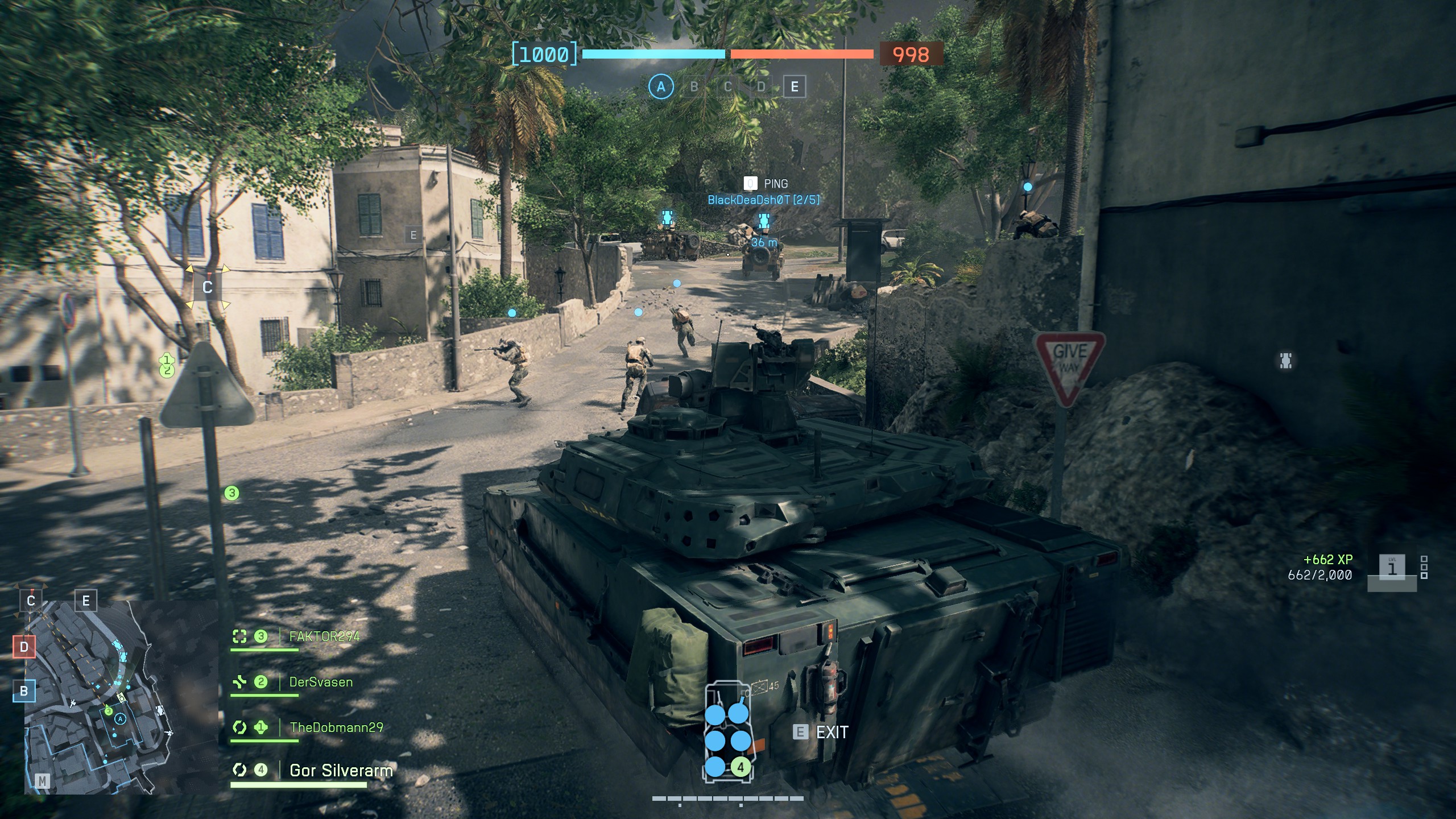Click the green seat 4 in vehicle diagram
The width and height of the screenshot is (1456, 819).
click(740, 767)
